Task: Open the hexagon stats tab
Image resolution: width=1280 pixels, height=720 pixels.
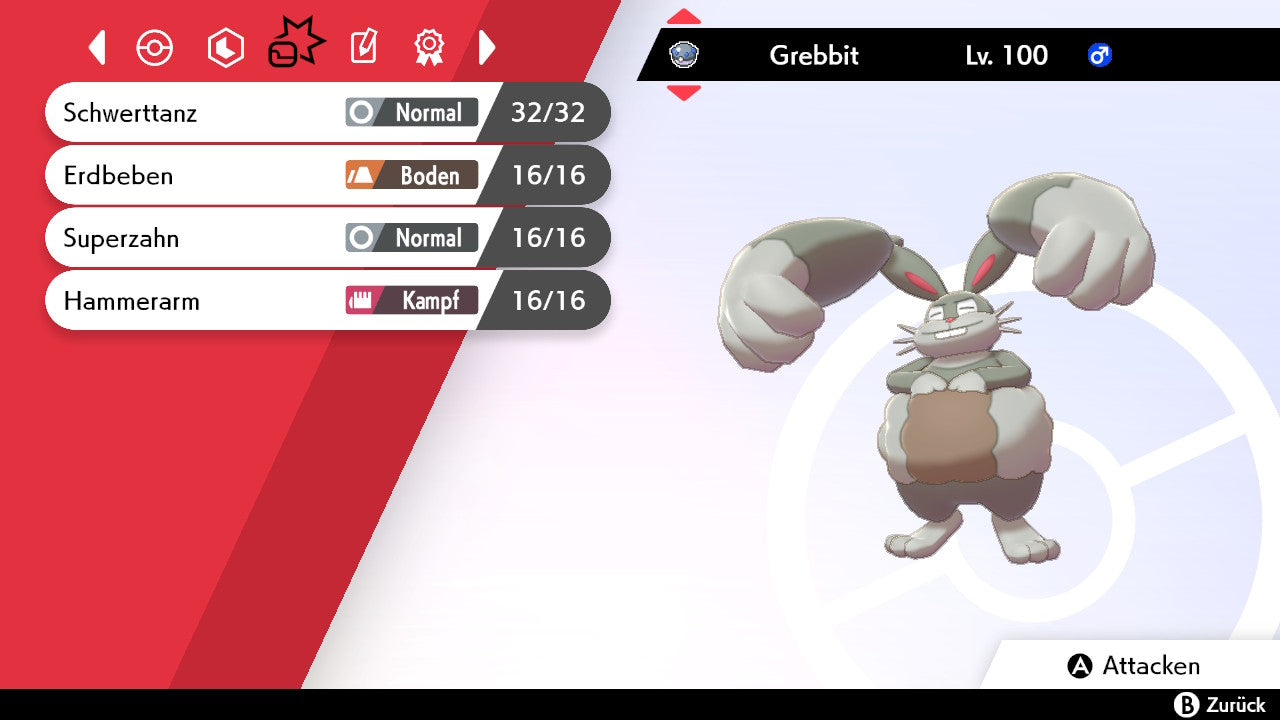Action: [x=225, y=47]
